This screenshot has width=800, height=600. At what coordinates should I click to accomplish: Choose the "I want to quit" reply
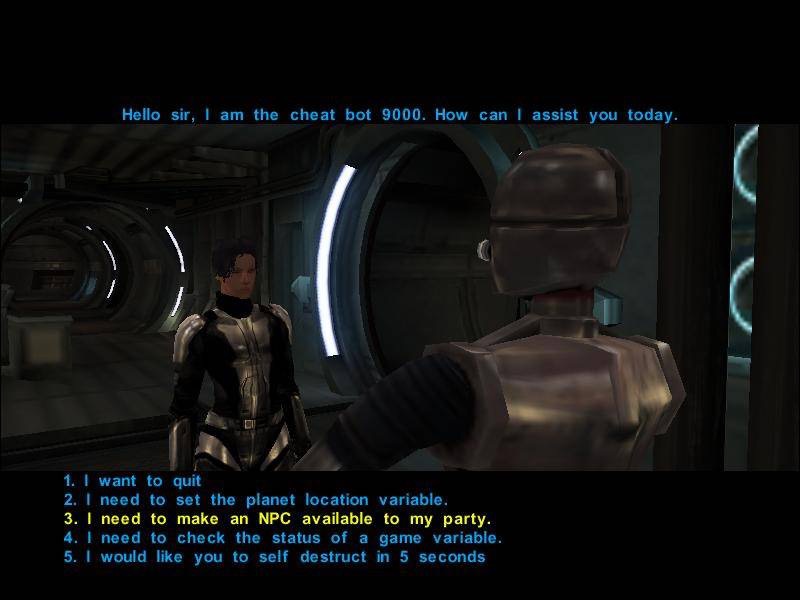[133, 481]
